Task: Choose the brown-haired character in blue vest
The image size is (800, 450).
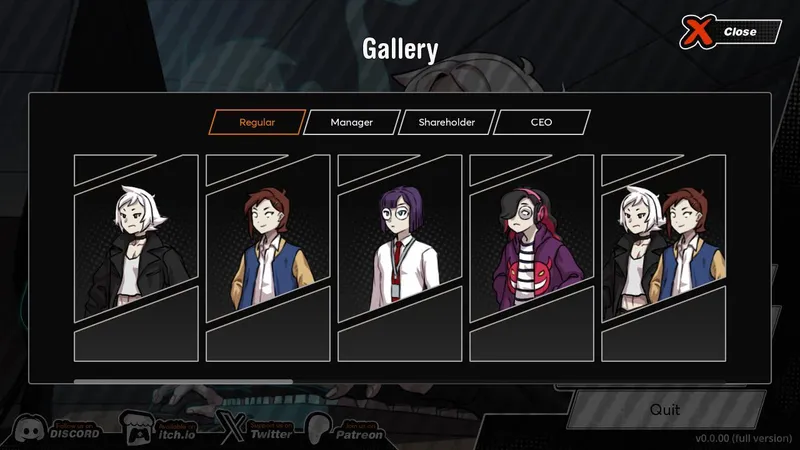Action: [x=268, y=257]
